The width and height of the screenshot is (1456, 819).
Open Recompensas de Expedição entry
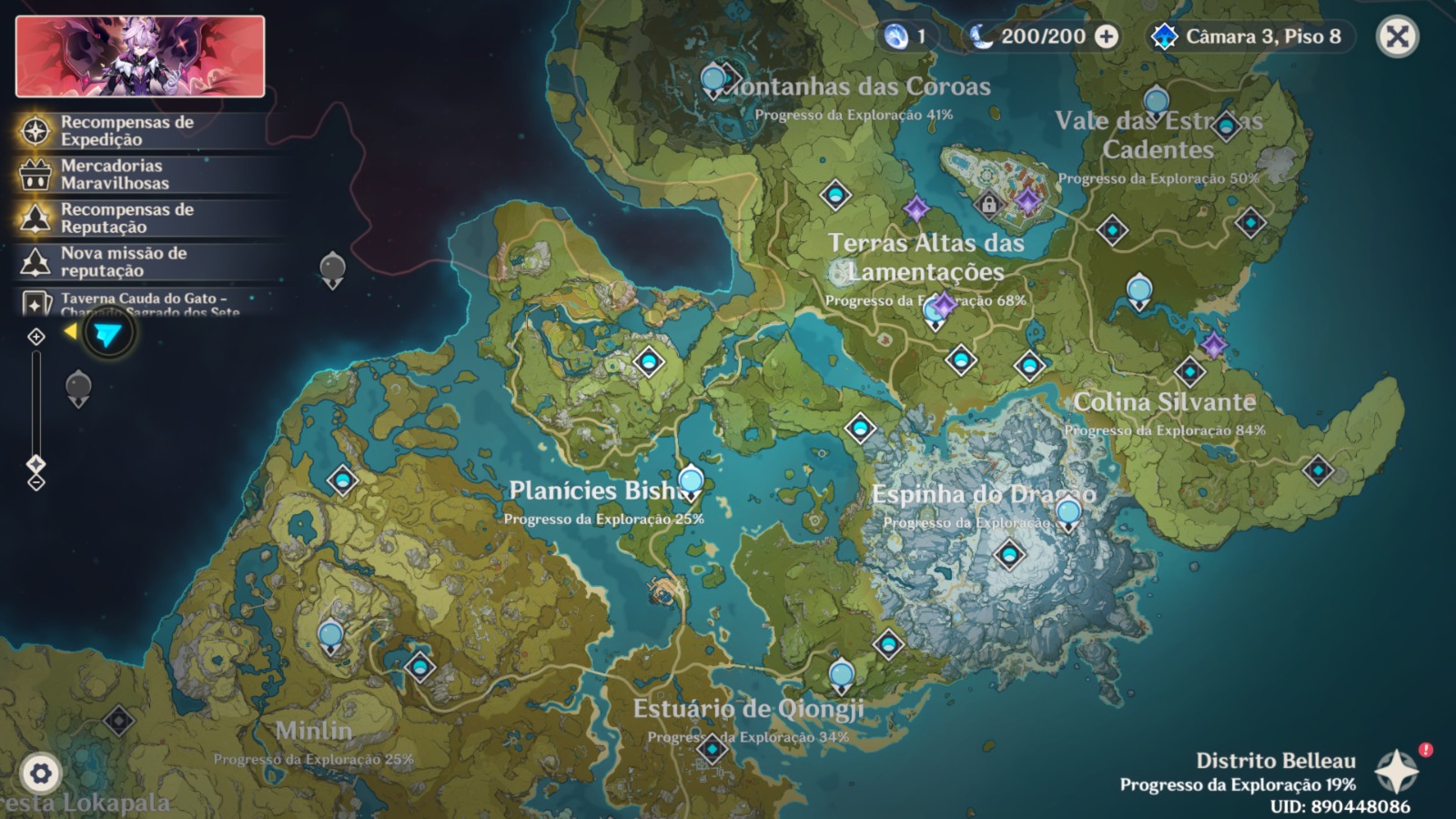click(126, 130)
